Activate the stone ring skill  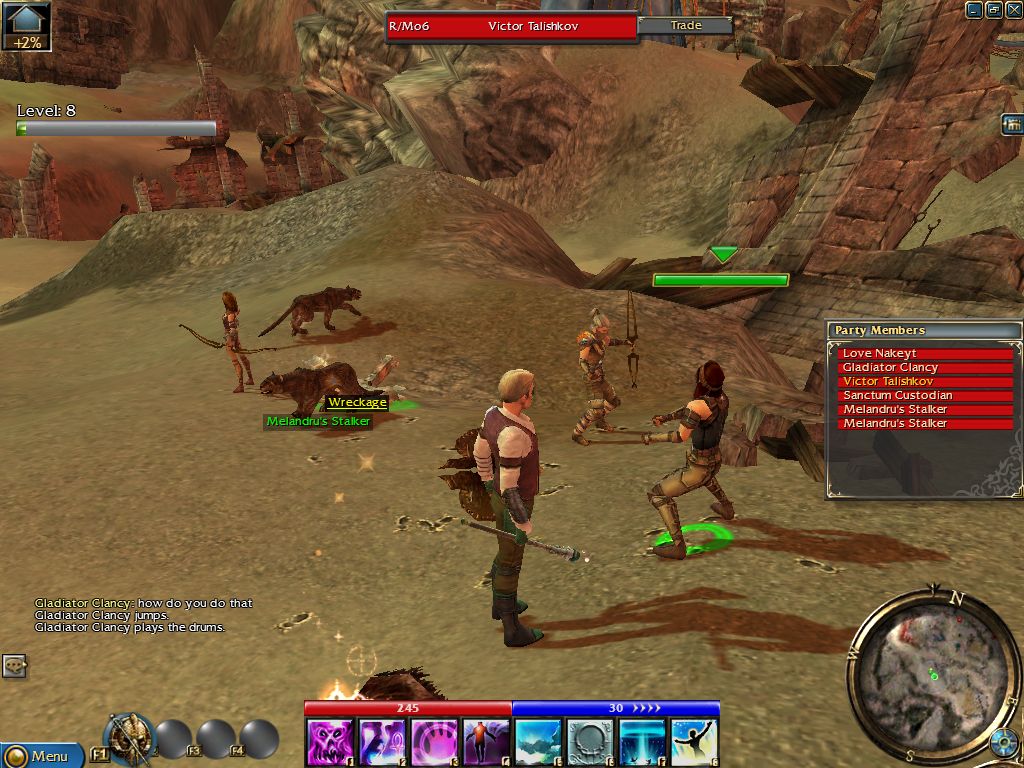590,743
